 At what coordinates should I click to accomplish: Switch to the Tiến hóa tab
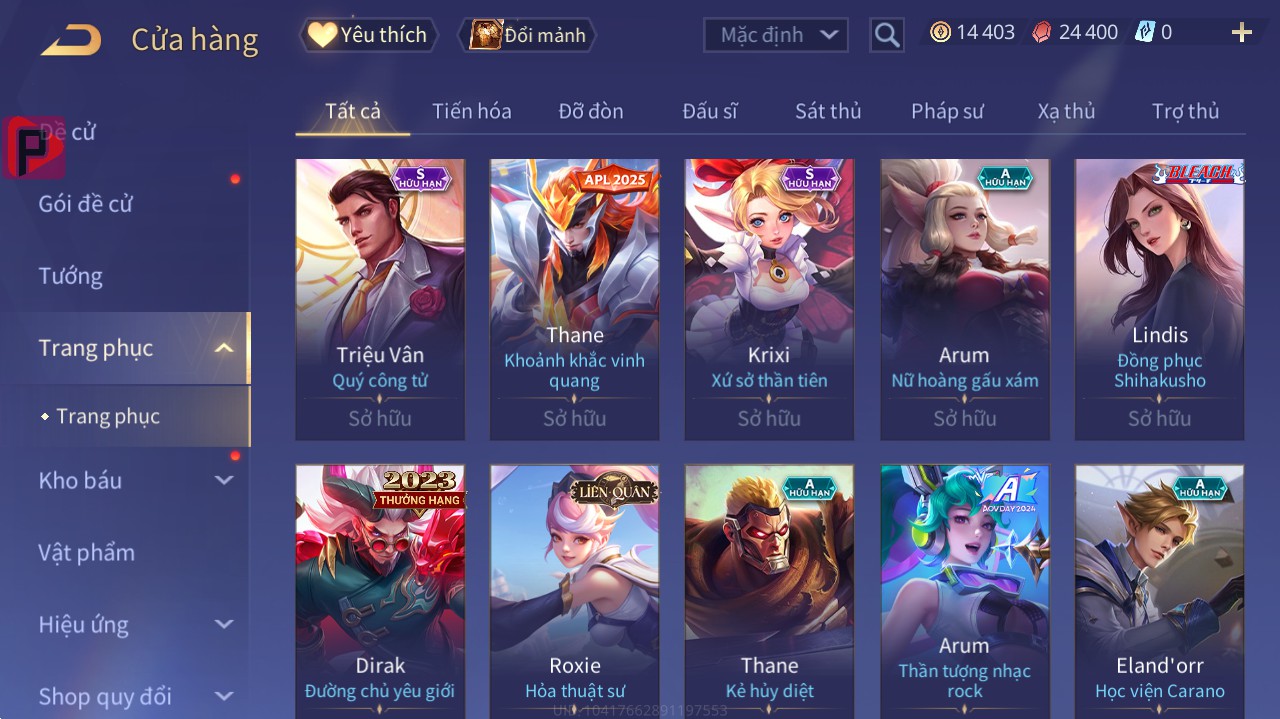click(471, 111)
